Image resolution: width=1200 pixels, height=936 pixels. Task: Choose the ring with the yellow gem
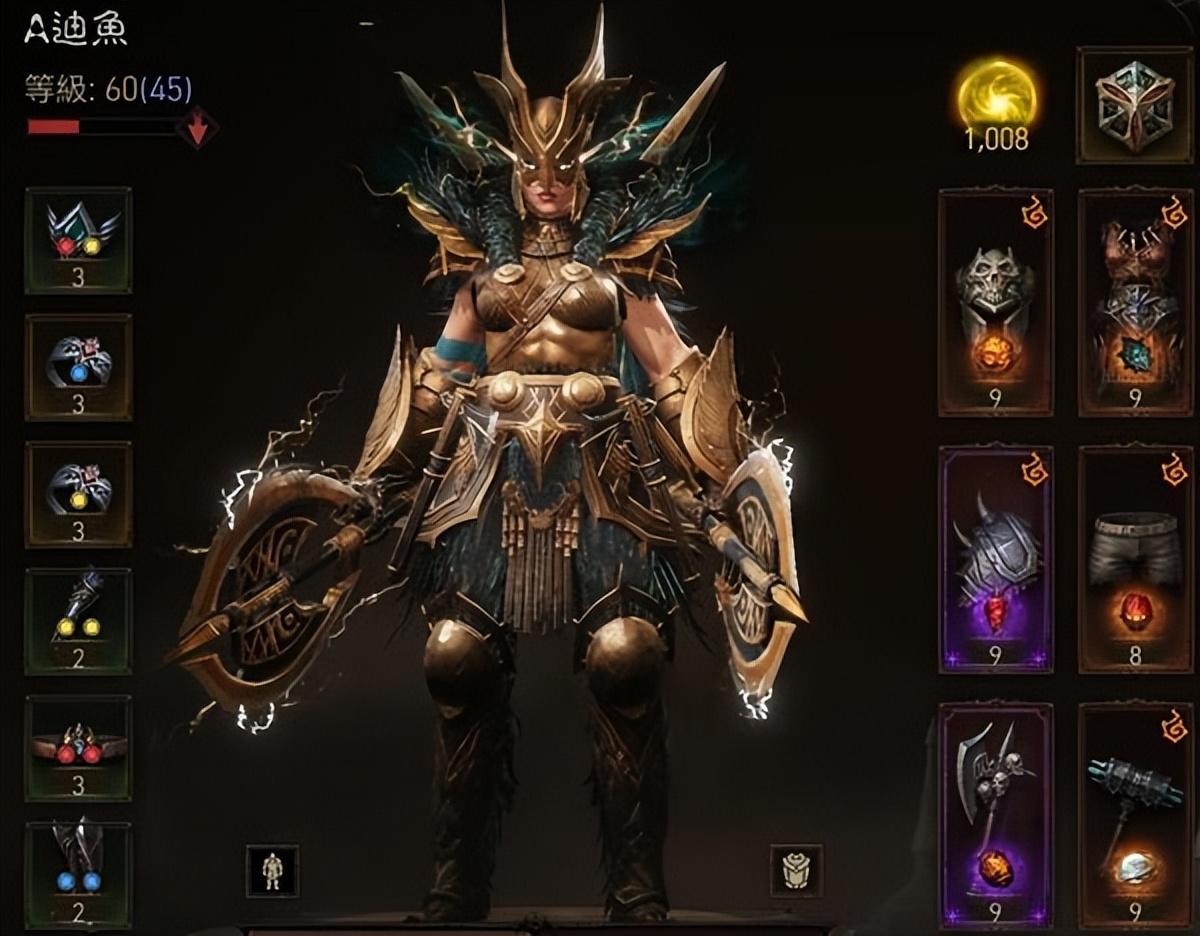click(78, 493)
